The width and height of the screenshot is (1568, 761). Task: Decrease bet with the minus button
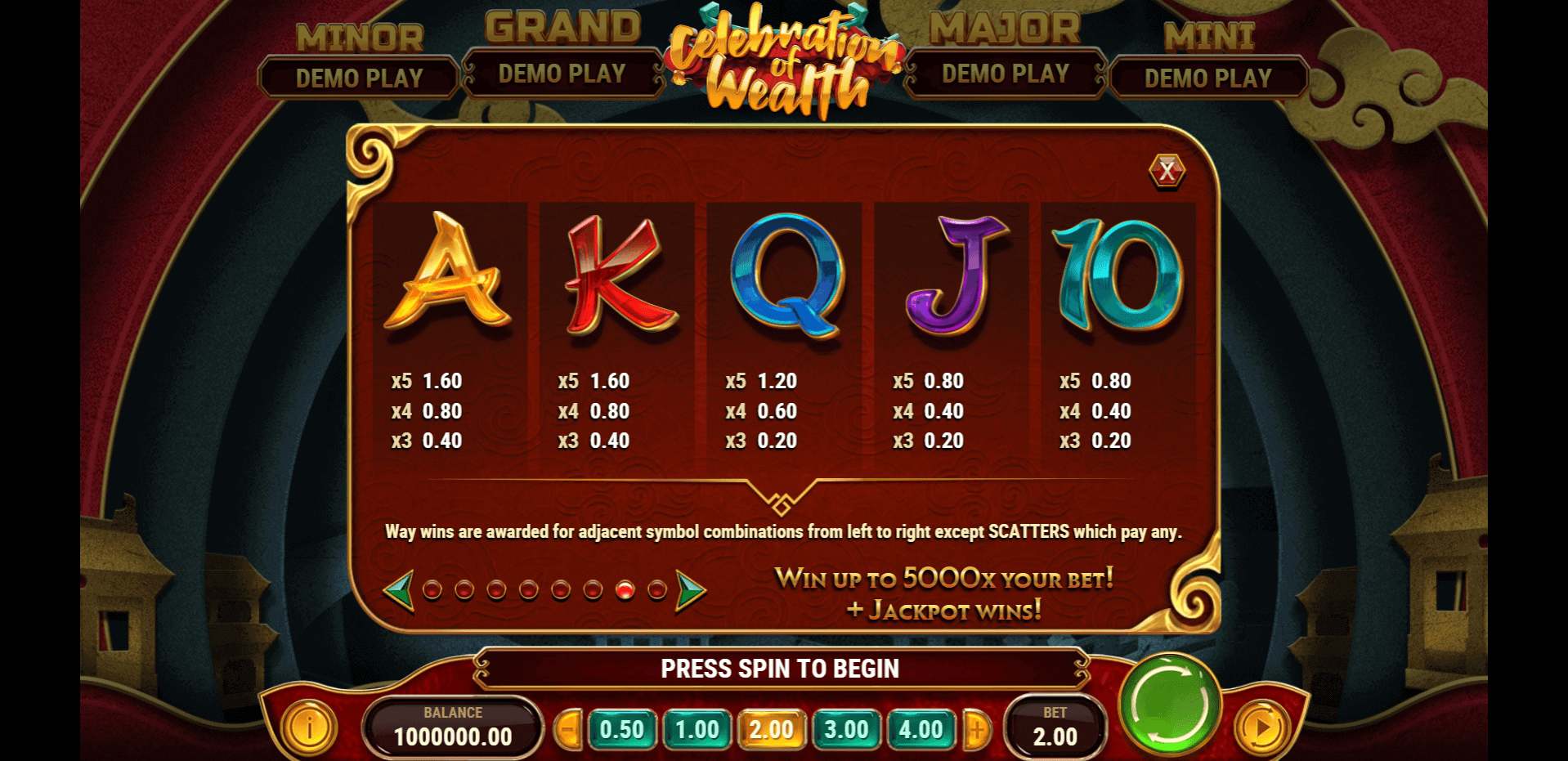pos(568,729)
